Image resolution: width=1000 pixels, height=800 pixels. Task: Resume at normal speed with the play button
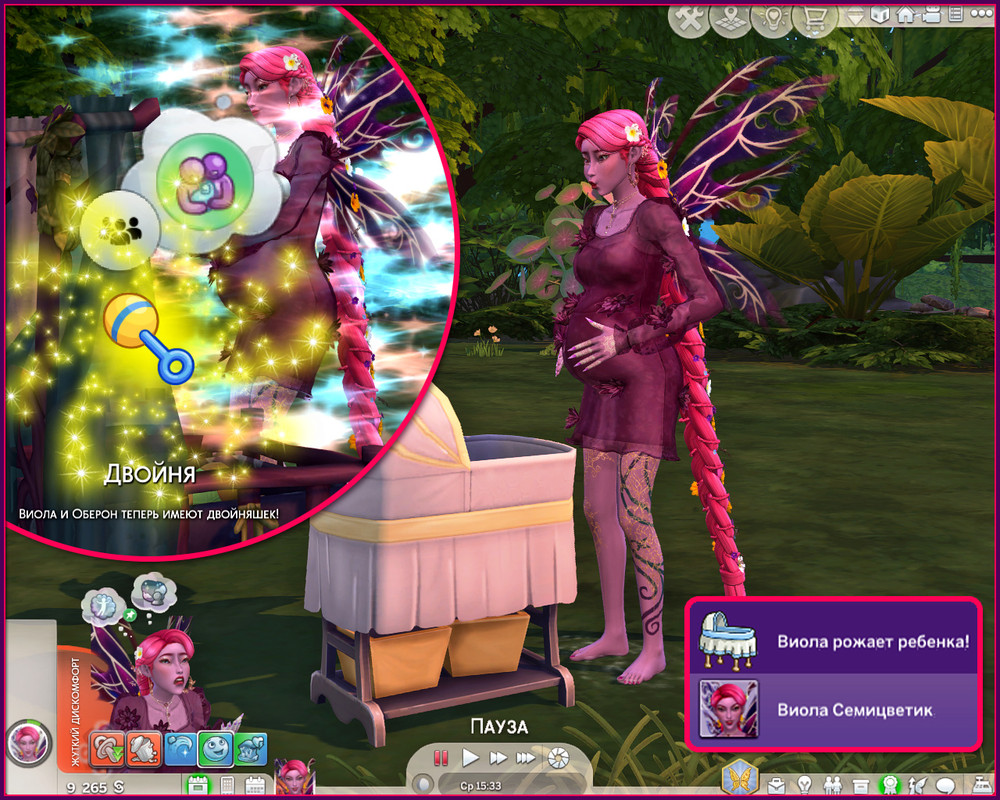click(468, 757)
